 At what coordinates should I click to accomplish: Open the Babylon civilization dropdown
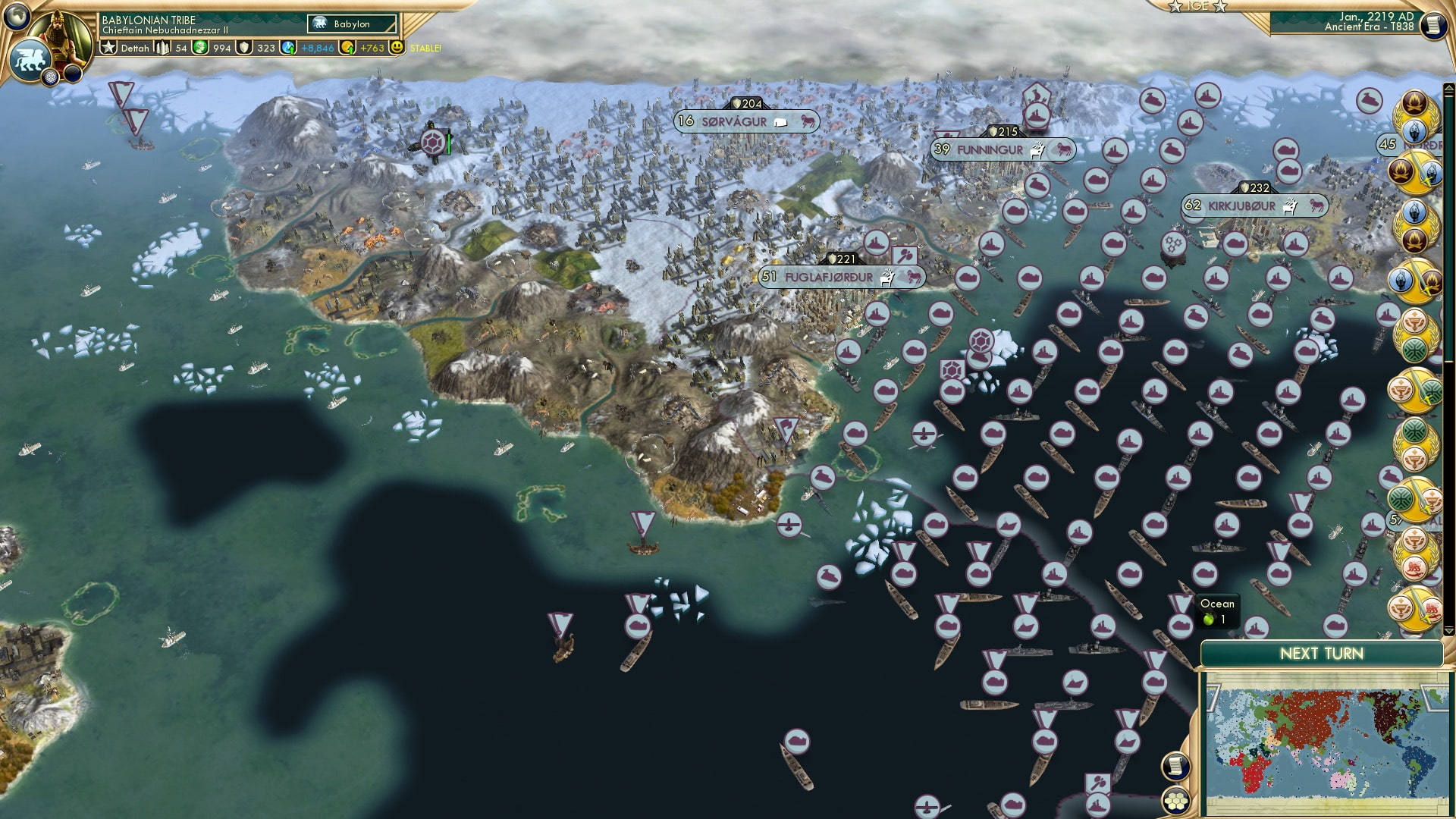coord(351,24)
